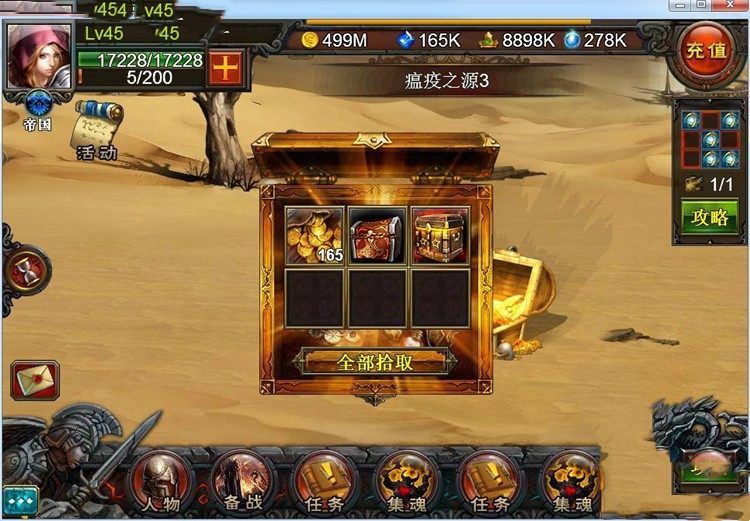Select the treasure chest loot item

[439, 236]
